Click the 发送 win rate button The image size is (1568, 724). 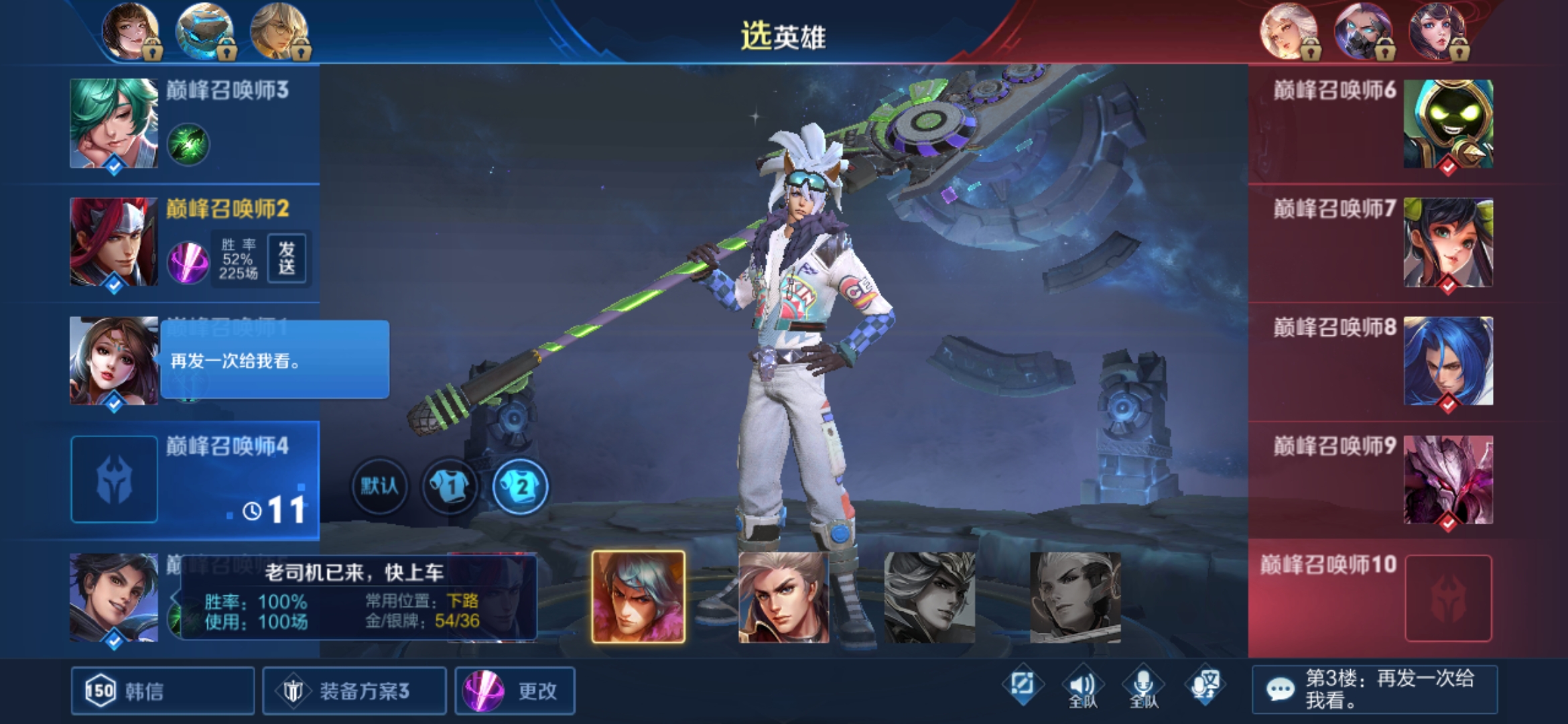tap(287, 258)
